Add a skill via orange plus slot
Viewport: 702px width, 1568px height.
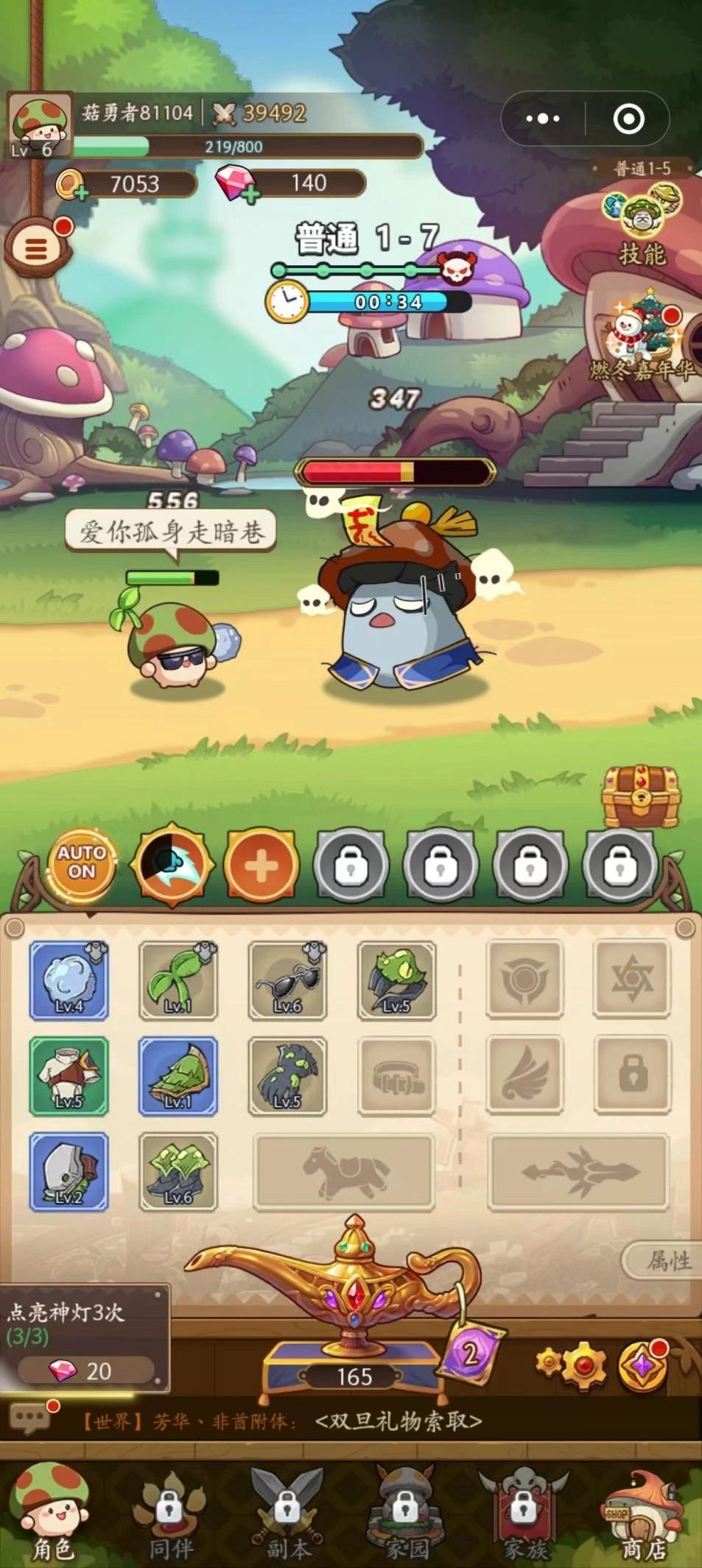click(x=261, y=866)
